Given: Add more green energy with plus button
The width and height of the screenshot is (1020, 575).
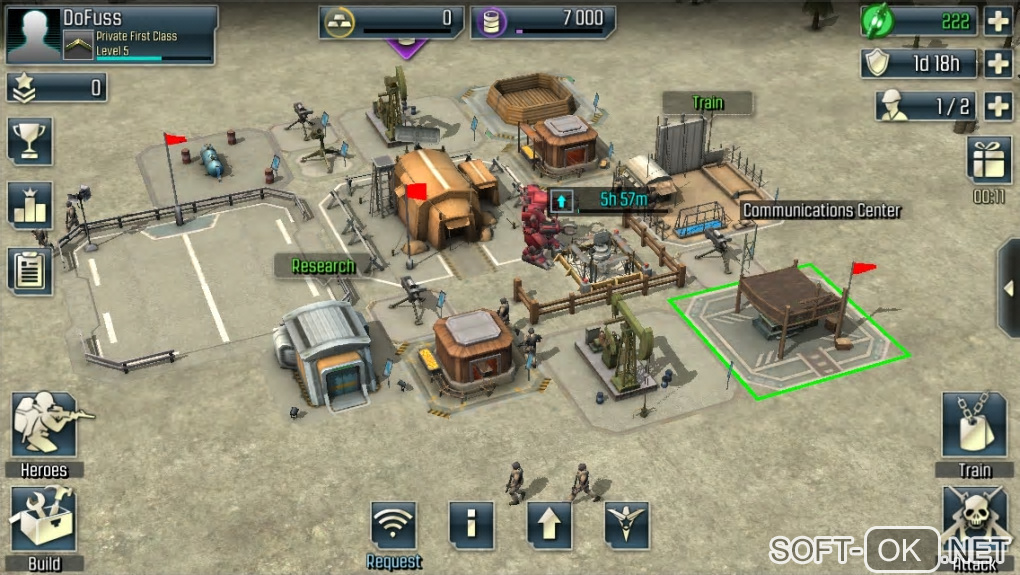Looking at the screenshot, I should click(x=998, y=21).
